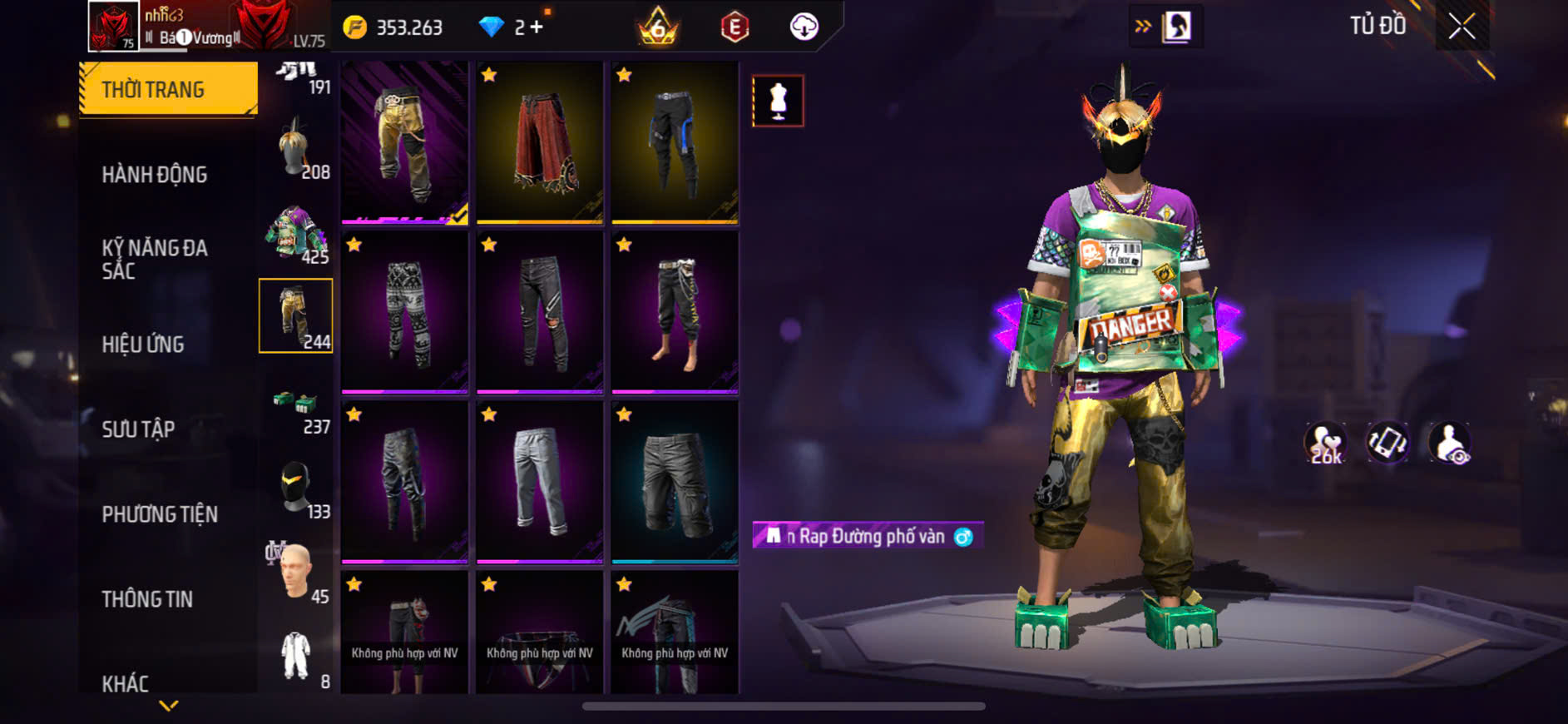The height and width of the screenshot is (724, 1568).
Task: Open KỸ NĂNG ĐA SẮC section
Action: click(x=155, y=259)
